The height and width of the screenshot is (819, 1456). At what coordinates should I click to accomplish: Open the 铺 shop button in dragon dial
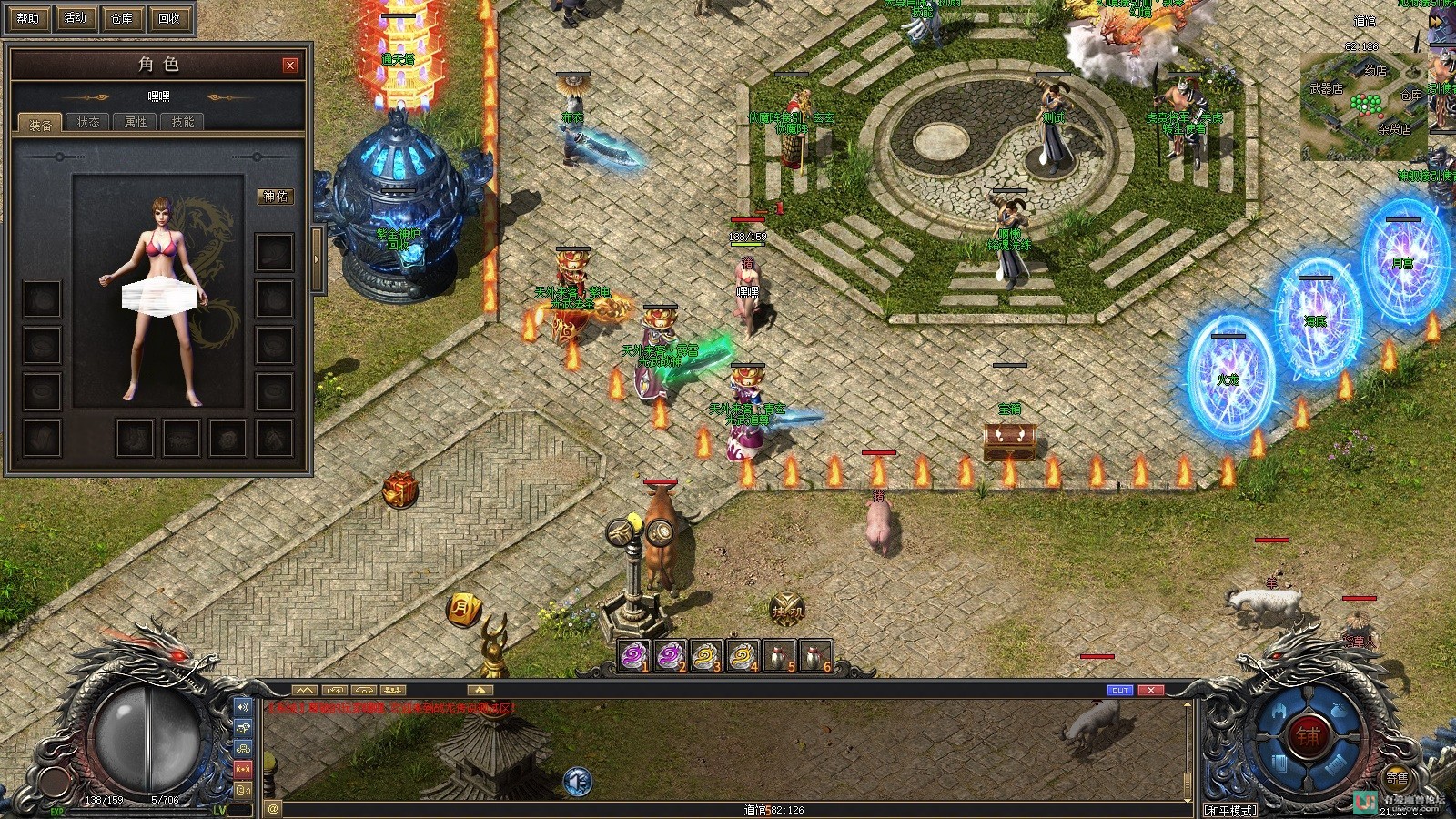(x=1308, y=737)
